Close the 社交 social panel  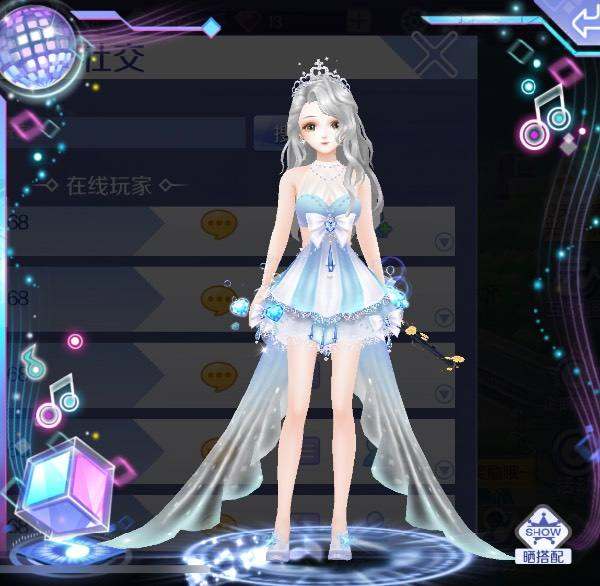[435, 53]
